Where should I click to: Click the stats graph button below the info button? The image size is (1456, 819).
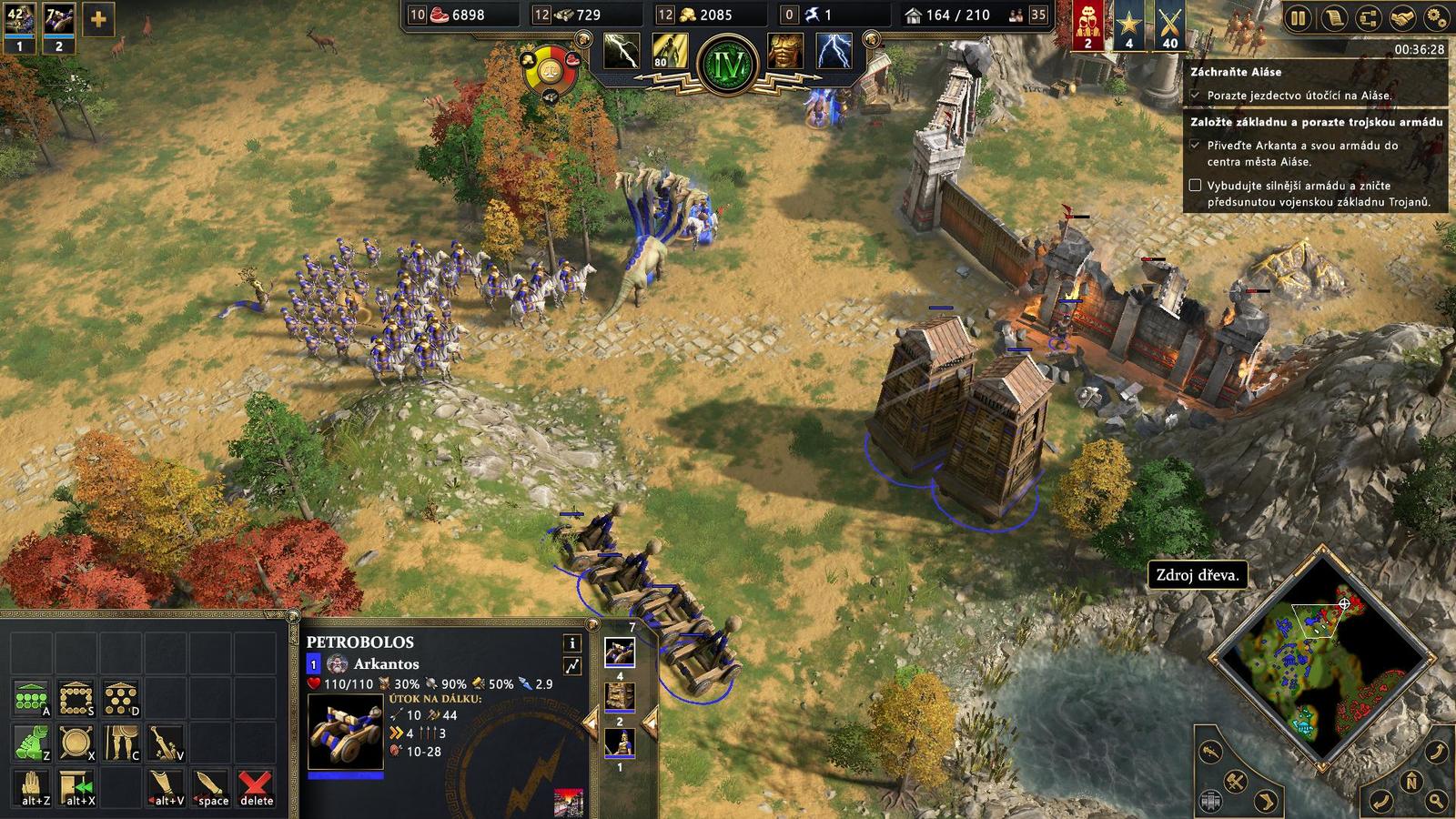(x=573, y=666)
